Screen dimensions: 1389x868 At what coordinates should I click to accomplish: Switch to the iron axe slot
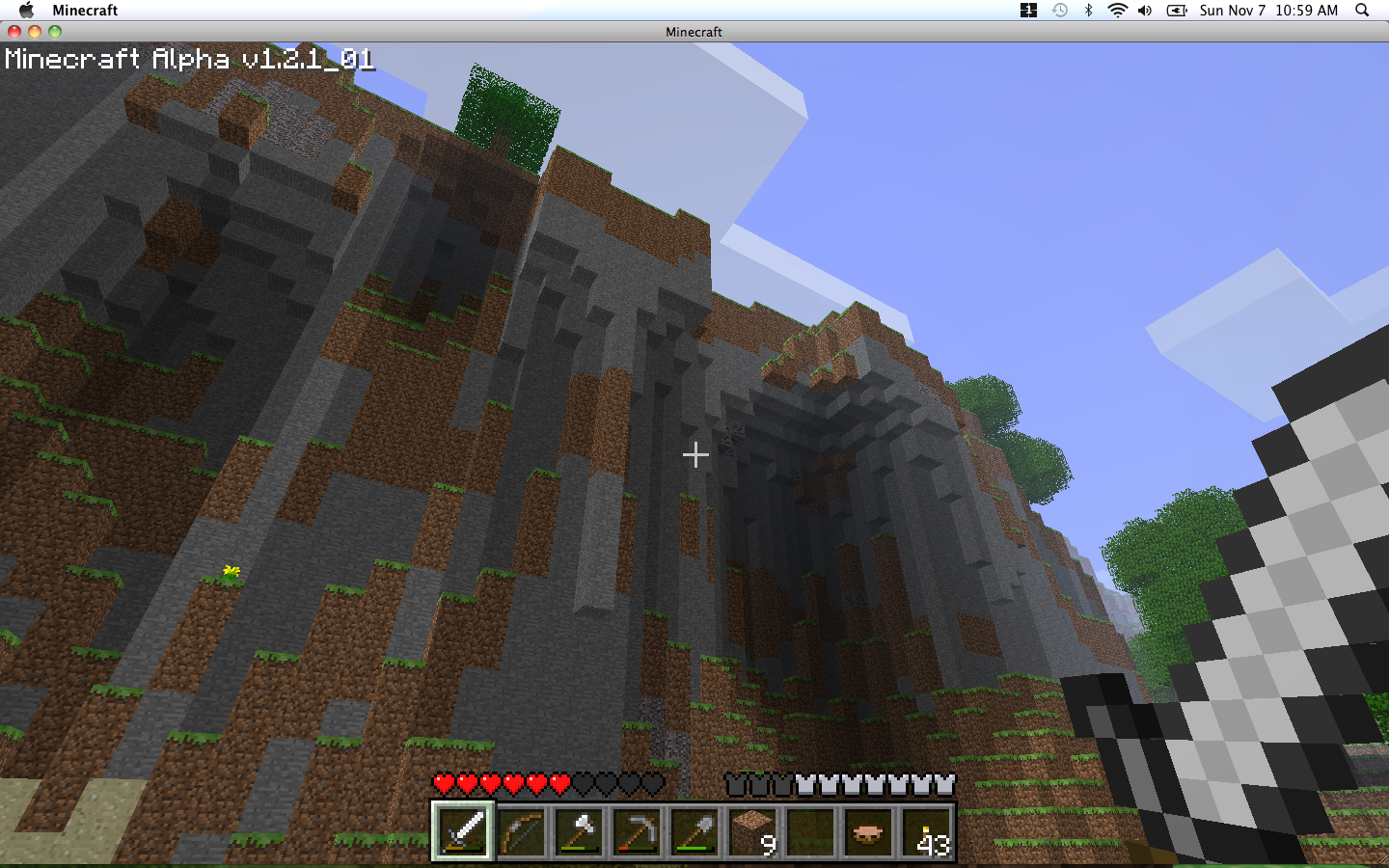tap(579, 830)
